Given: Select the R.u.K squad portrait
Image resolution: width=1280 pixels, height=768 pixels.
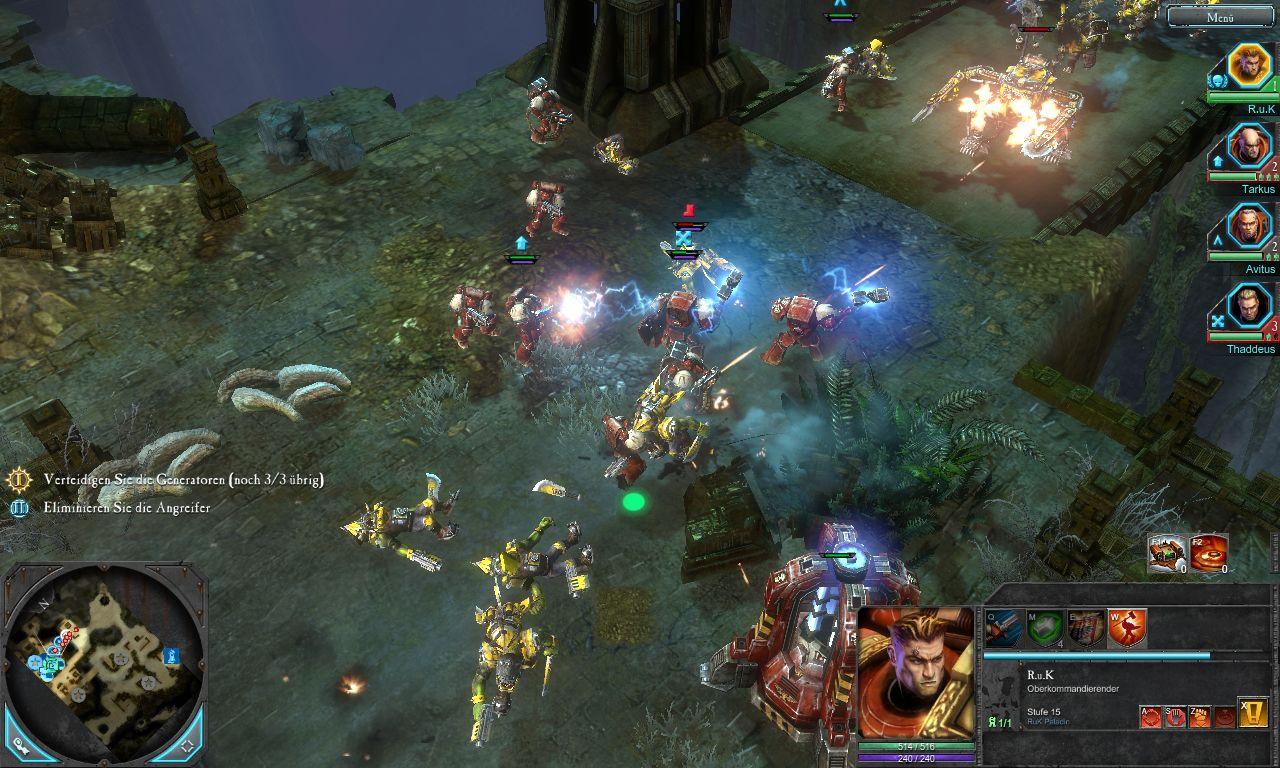Looking at the screenshot, I should click(1248, 66).
